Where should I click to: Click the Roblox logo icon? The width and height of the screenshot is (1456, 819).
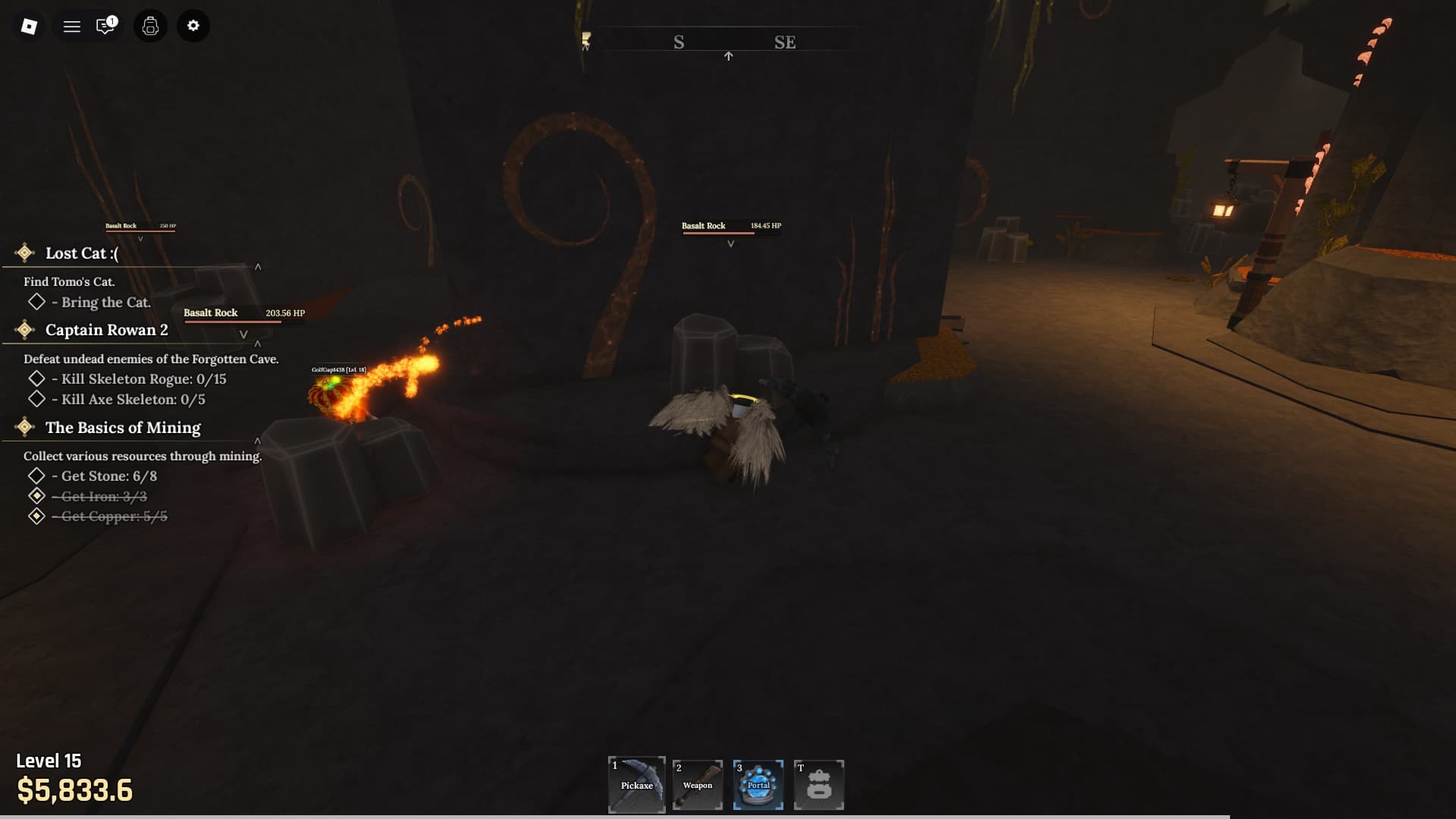point(28,26)
